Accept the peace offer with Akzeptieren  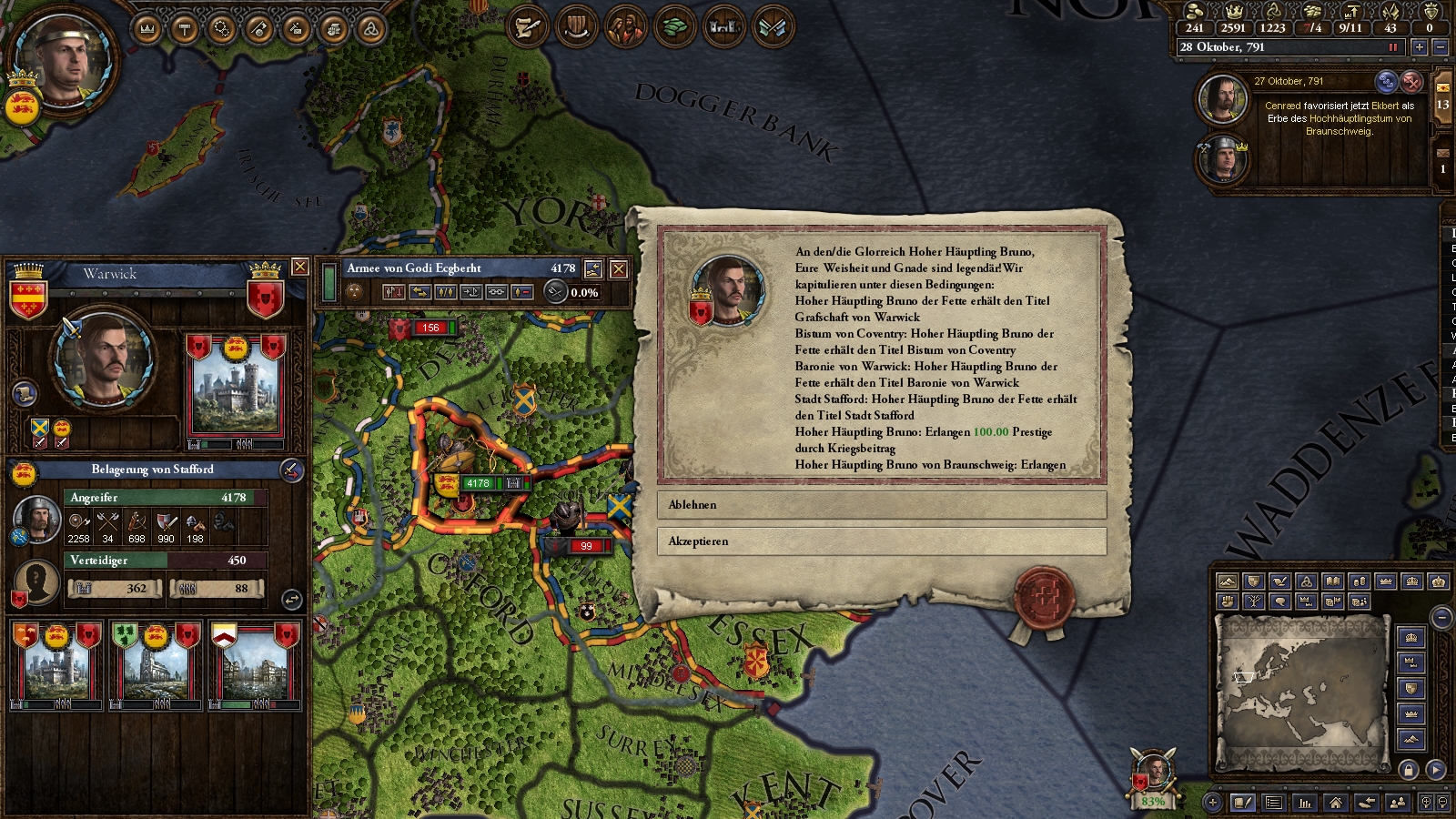click(881, 541)
